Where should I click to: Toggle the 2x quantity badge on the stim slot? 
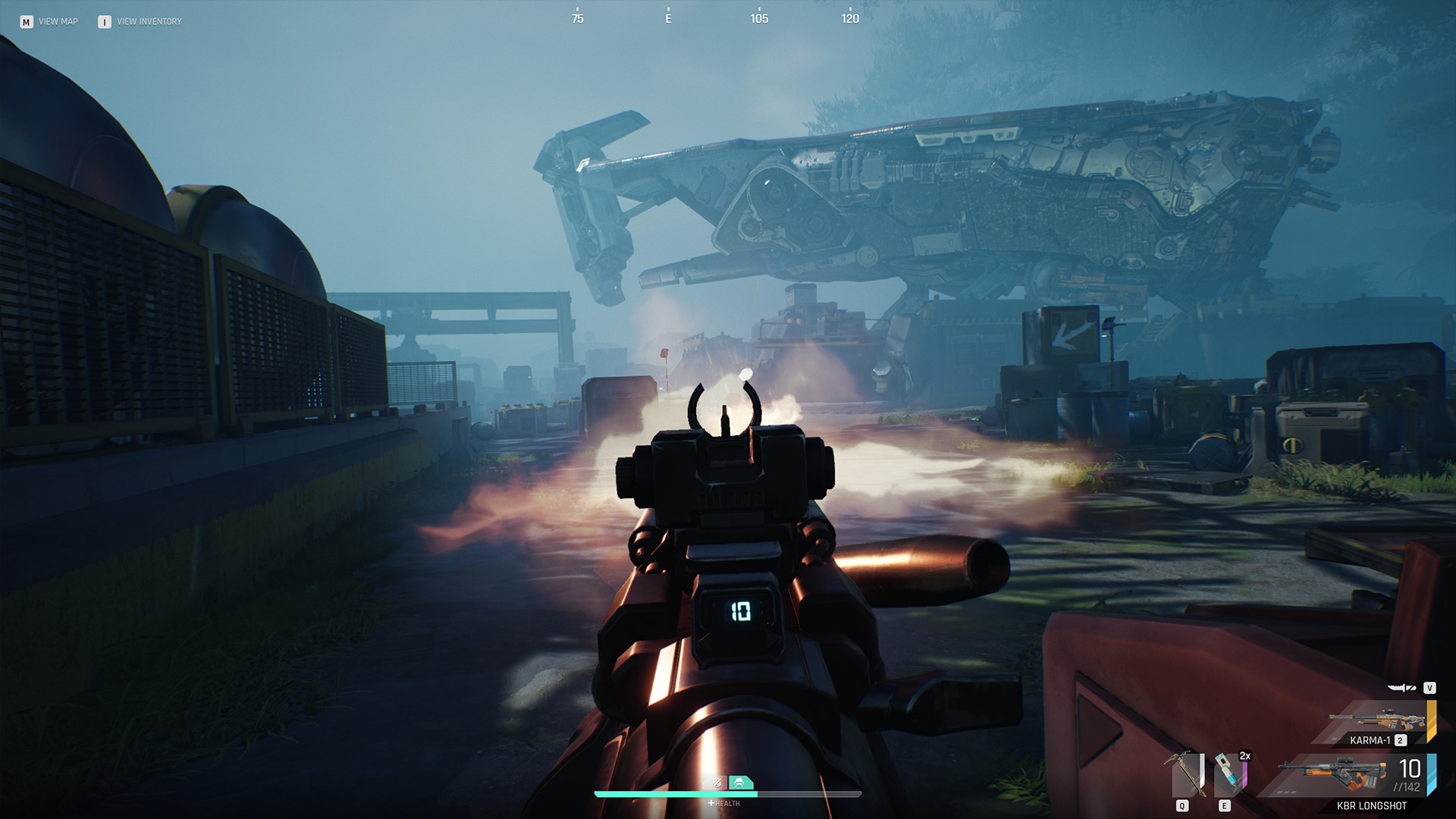[x=1245, y=756]
